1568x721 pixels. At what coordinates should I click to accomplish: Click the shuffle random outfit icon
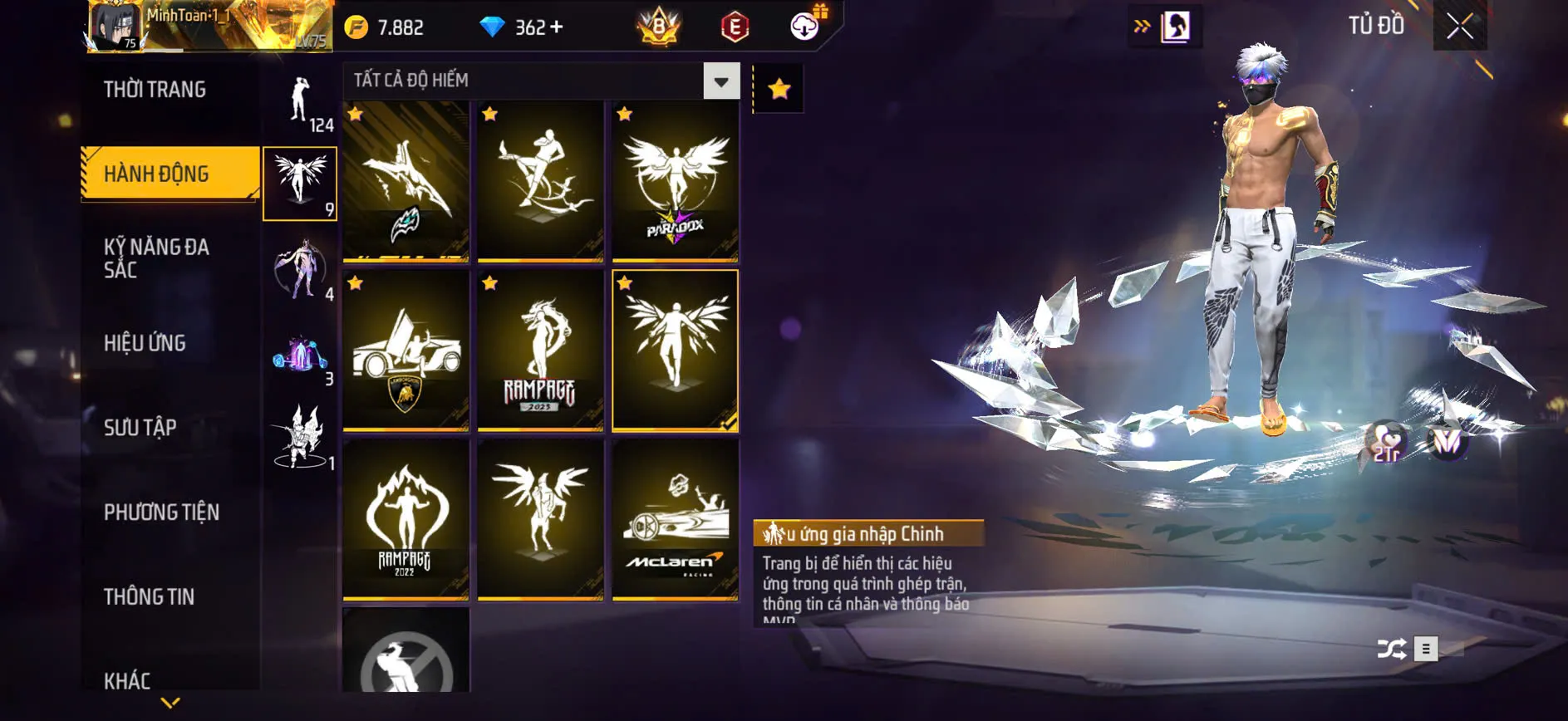tap(1392, 649)
